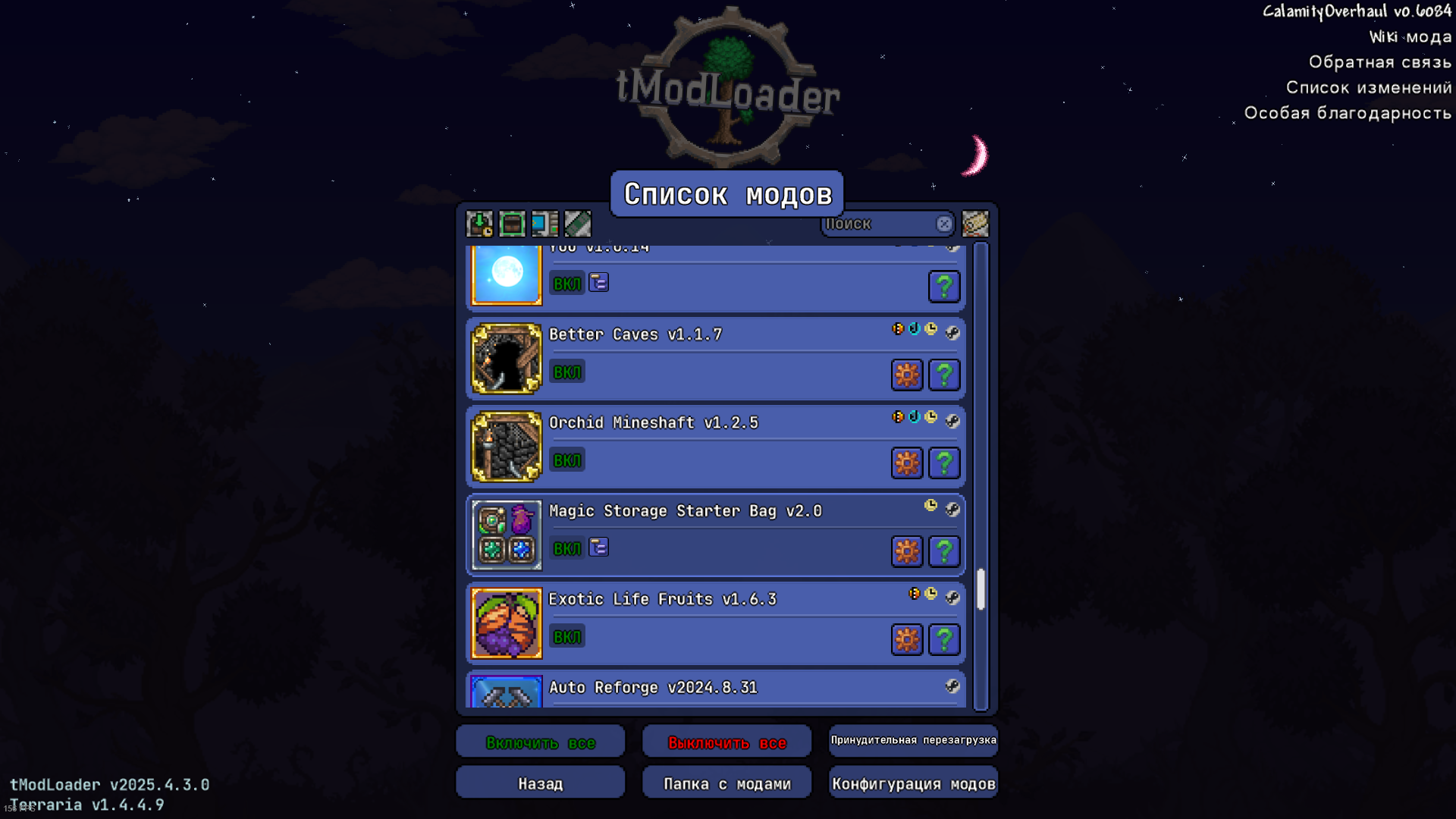Click the Выключить все button
Viewport: 1456px width, 819px height.
click(726, 742)
